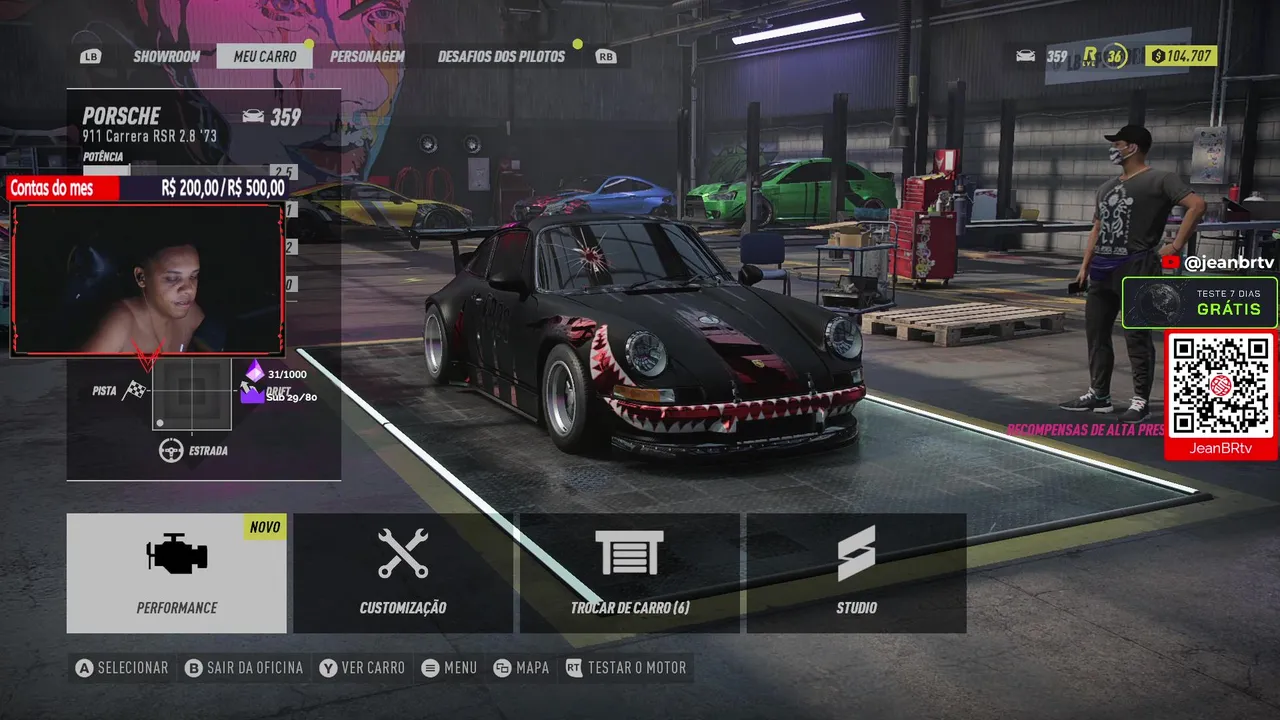The width and height of the screenshot is (1280, 720).
Task: Open the Performance tile
Action: pyautogui.click(x=177, y=573)
